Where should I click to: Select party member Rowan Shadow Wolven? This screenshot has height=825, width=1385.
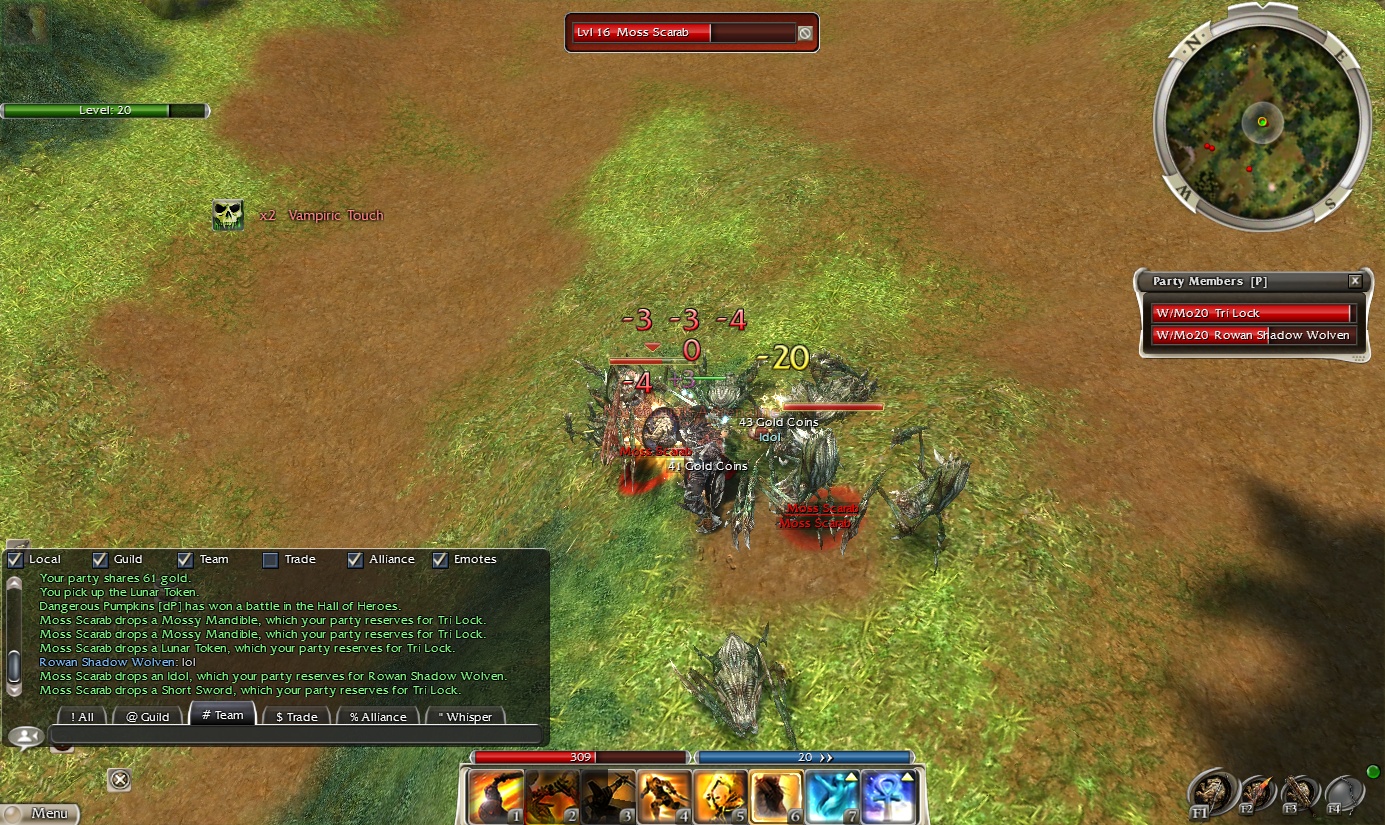pyautogui.click(x=1254, y=335)
